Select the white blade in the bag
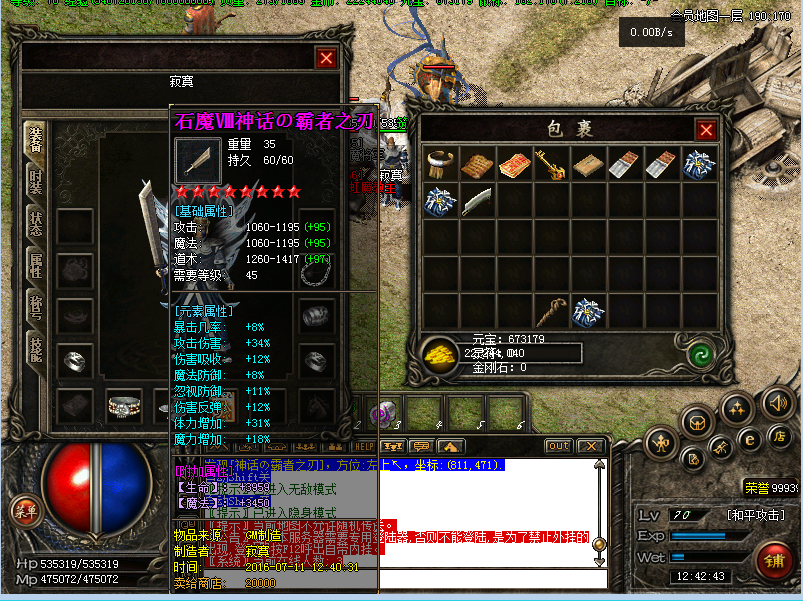Viewport: 803px width, 601px height. [477, 201]
